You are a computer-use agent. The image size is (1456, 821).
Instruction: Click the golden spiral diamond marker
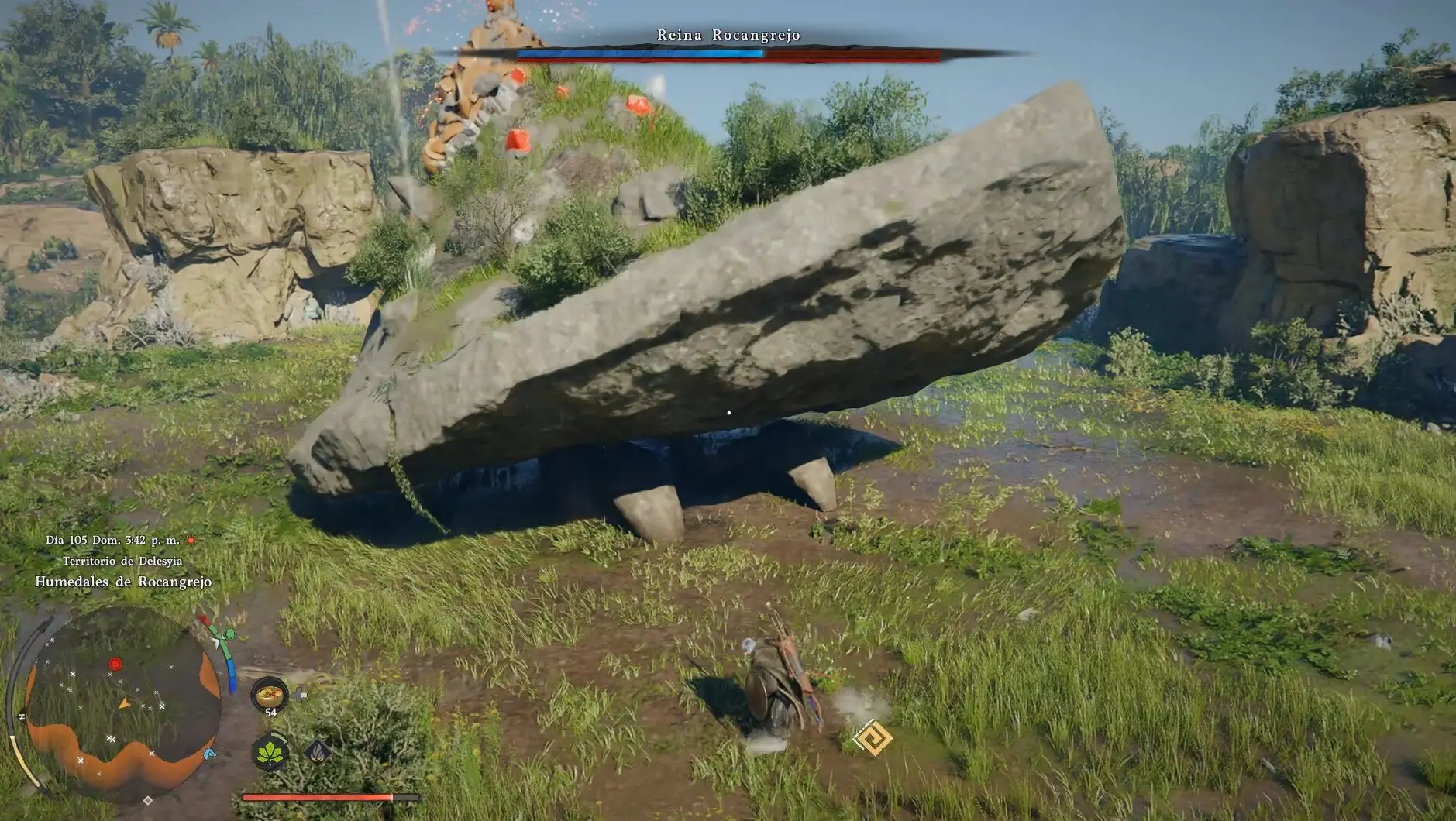[873, 737]
